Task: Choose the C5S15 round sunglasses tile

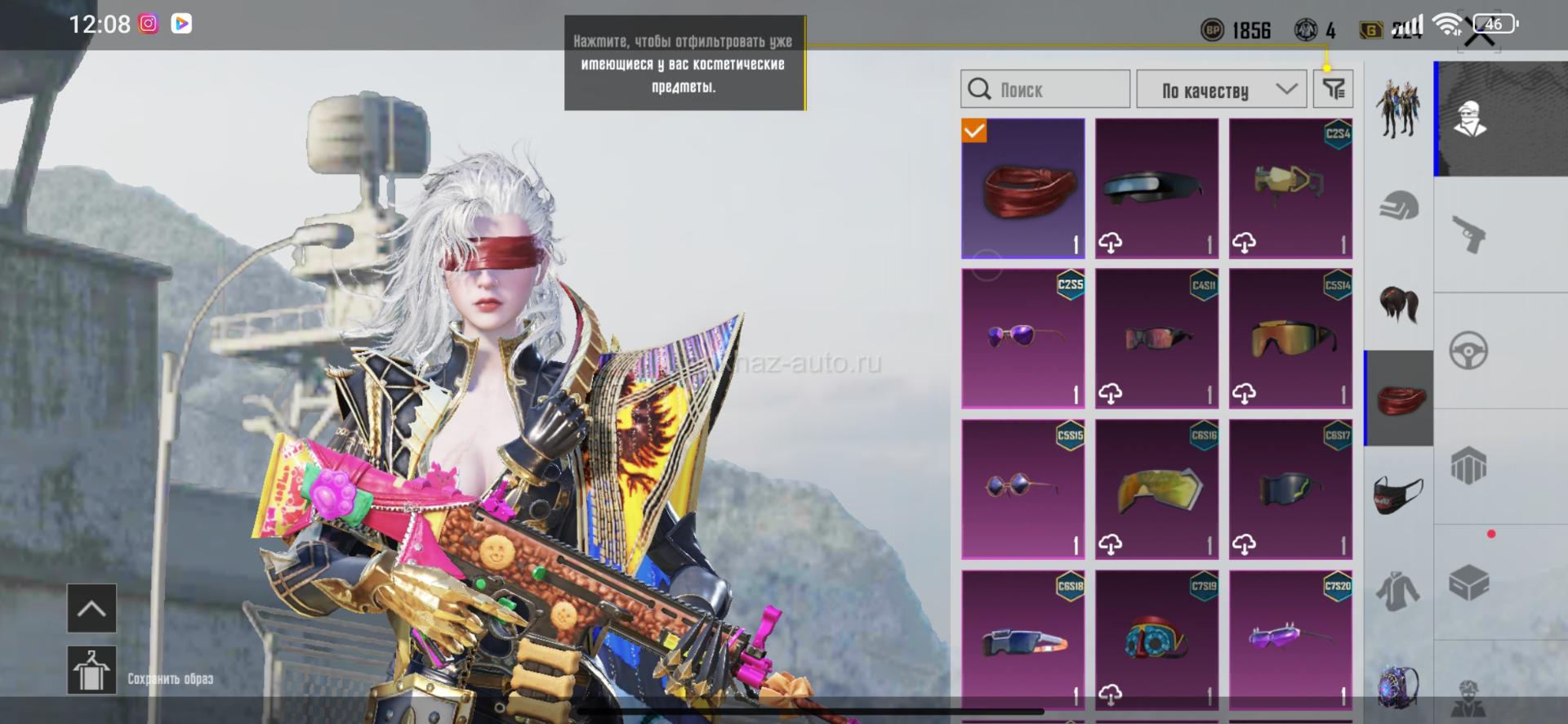Action: pyautogui.click(x=1023, y=489)
